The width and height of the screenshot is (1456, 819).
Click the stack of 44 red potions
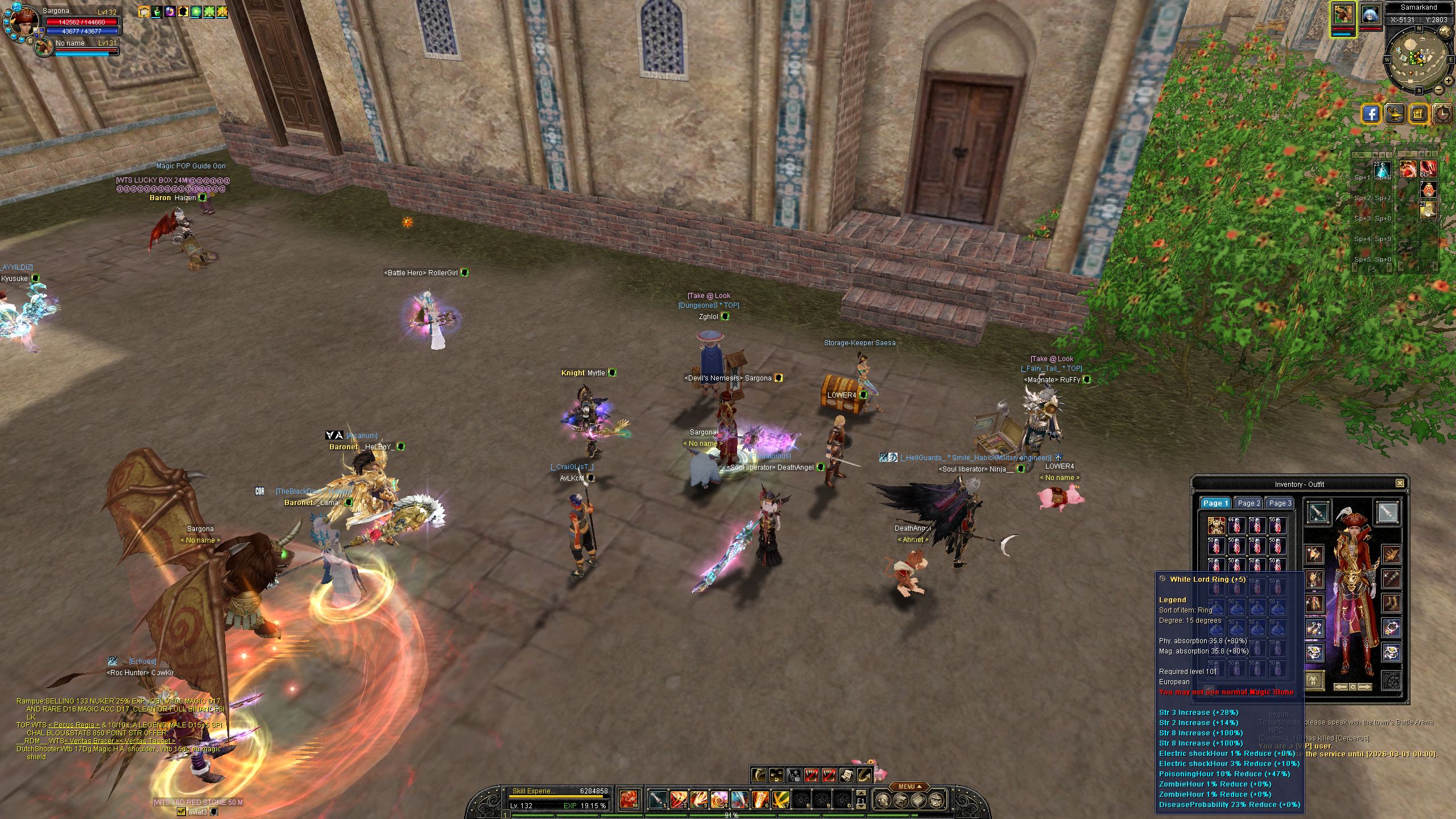pos(1236,526)
